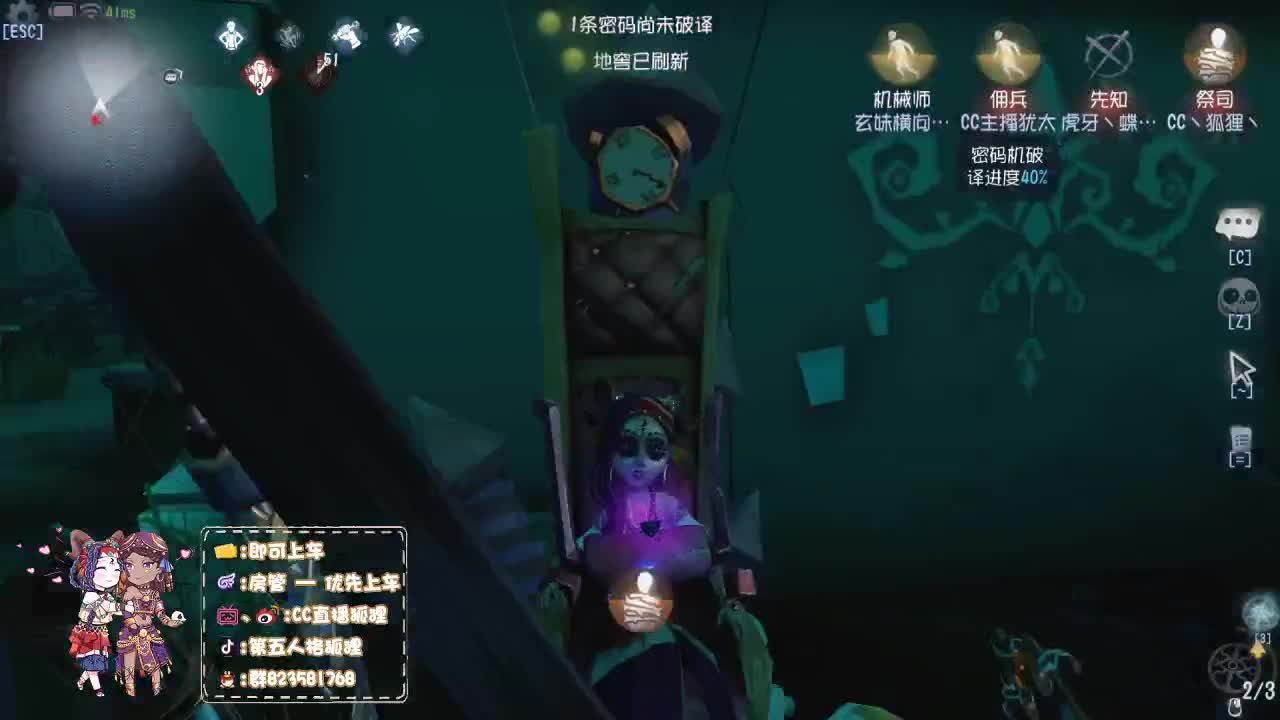This screenshot has width=1280, height=720.
Task: Open the message list [=] icon
Action: click(x=1240, y=440)
